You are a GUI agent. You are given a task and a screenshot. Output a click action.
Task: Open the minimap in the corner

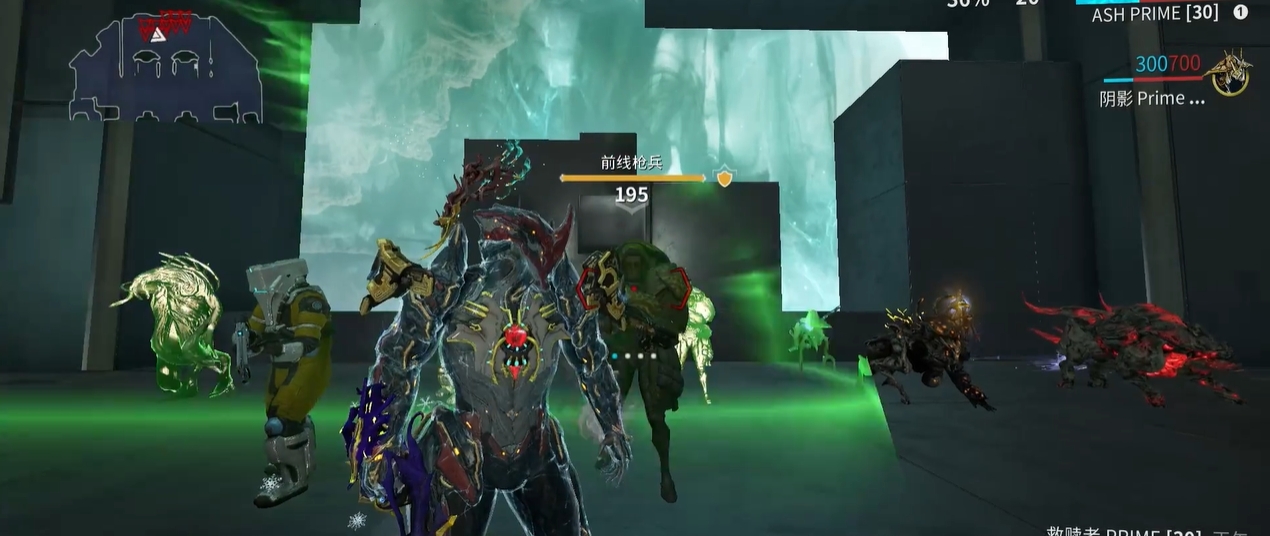(x=166, y=66)
